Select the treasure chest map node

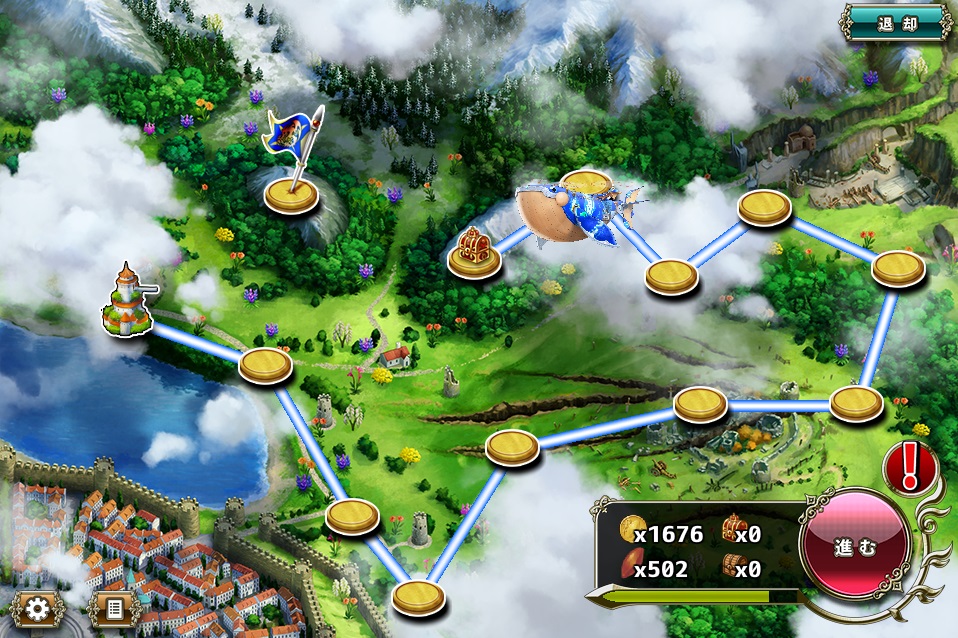click(475, 254)
